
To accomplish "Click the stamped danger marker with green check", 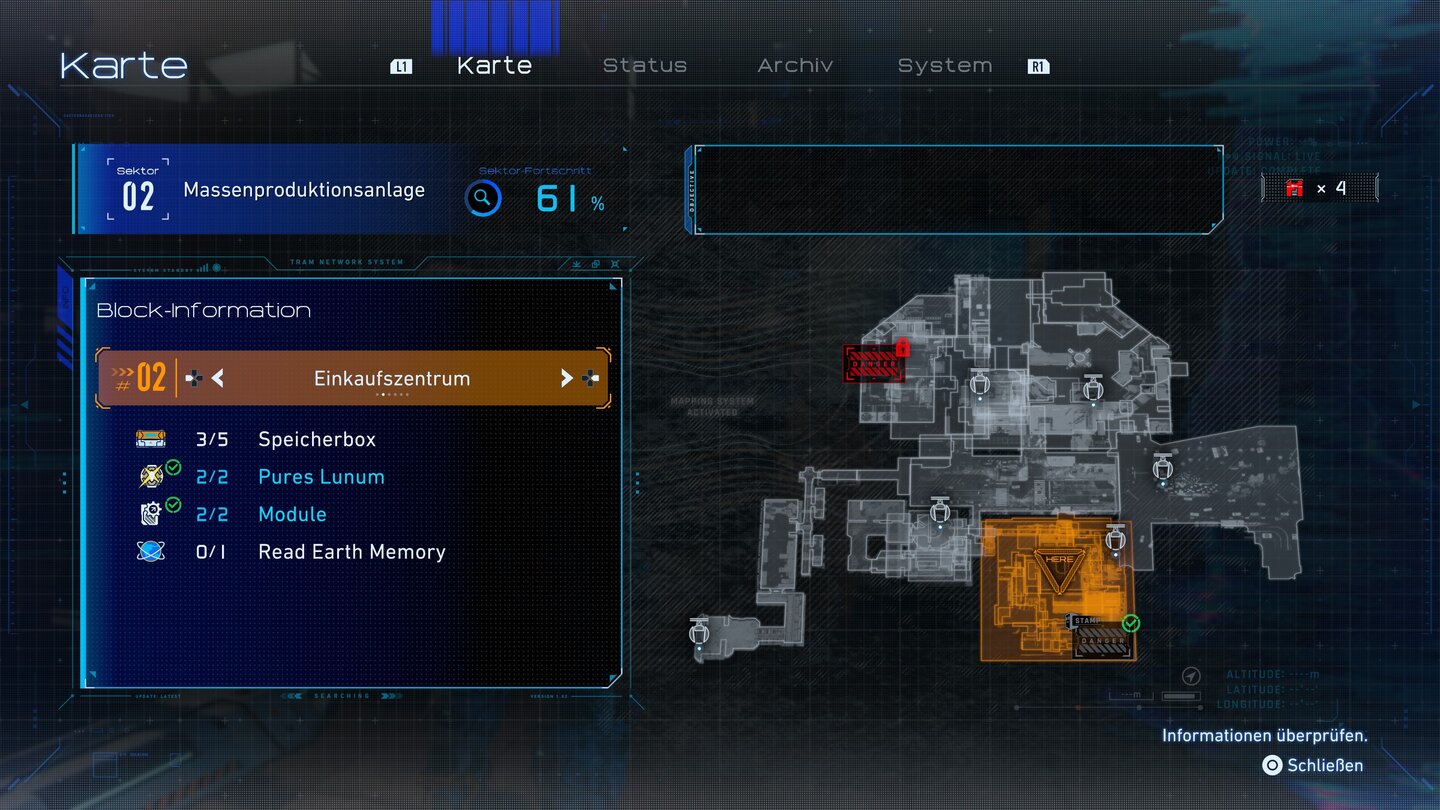I will pyautogui.click(x=1101, y=636).
